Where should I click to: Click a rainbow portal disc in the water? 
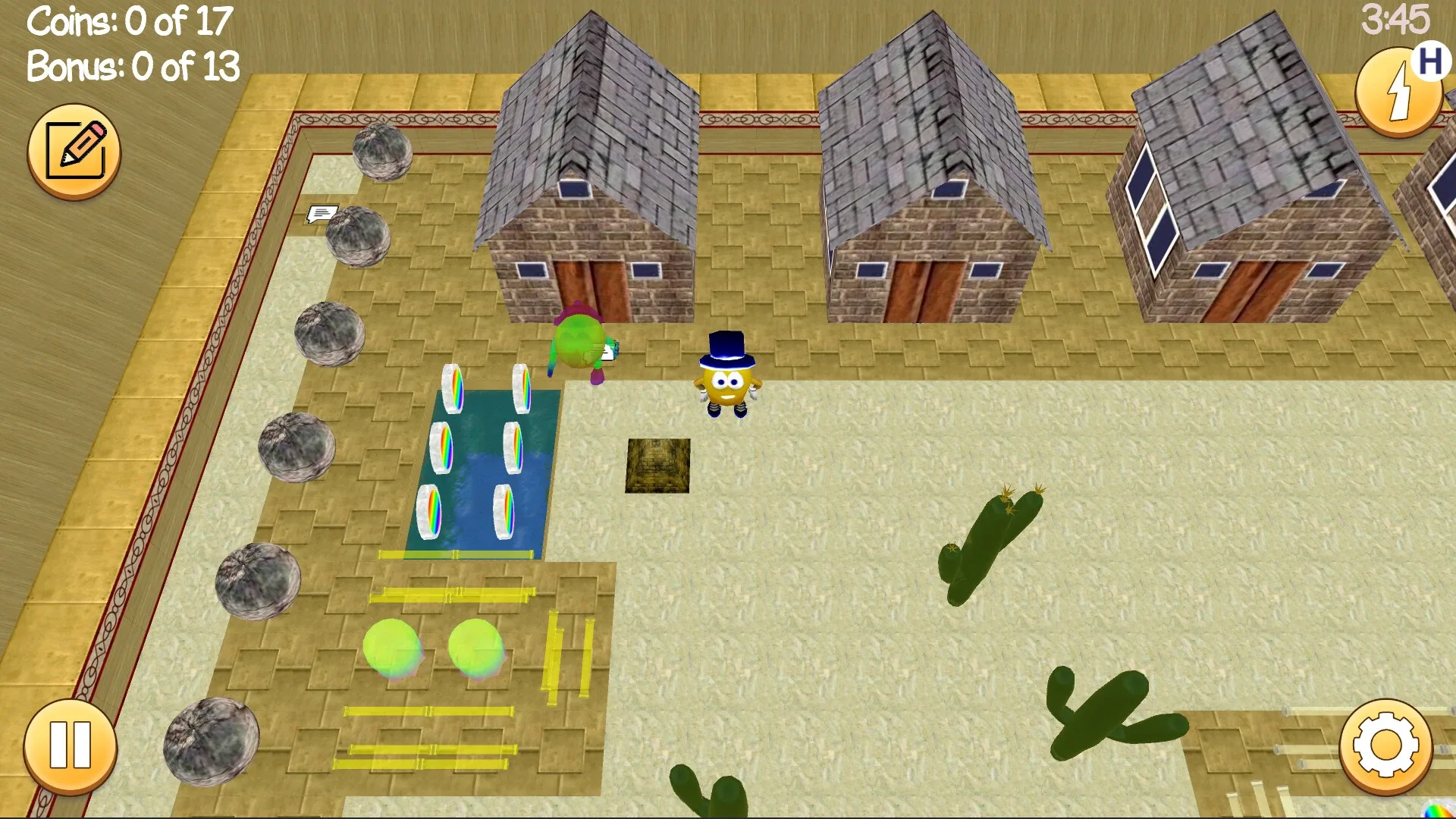453,387
